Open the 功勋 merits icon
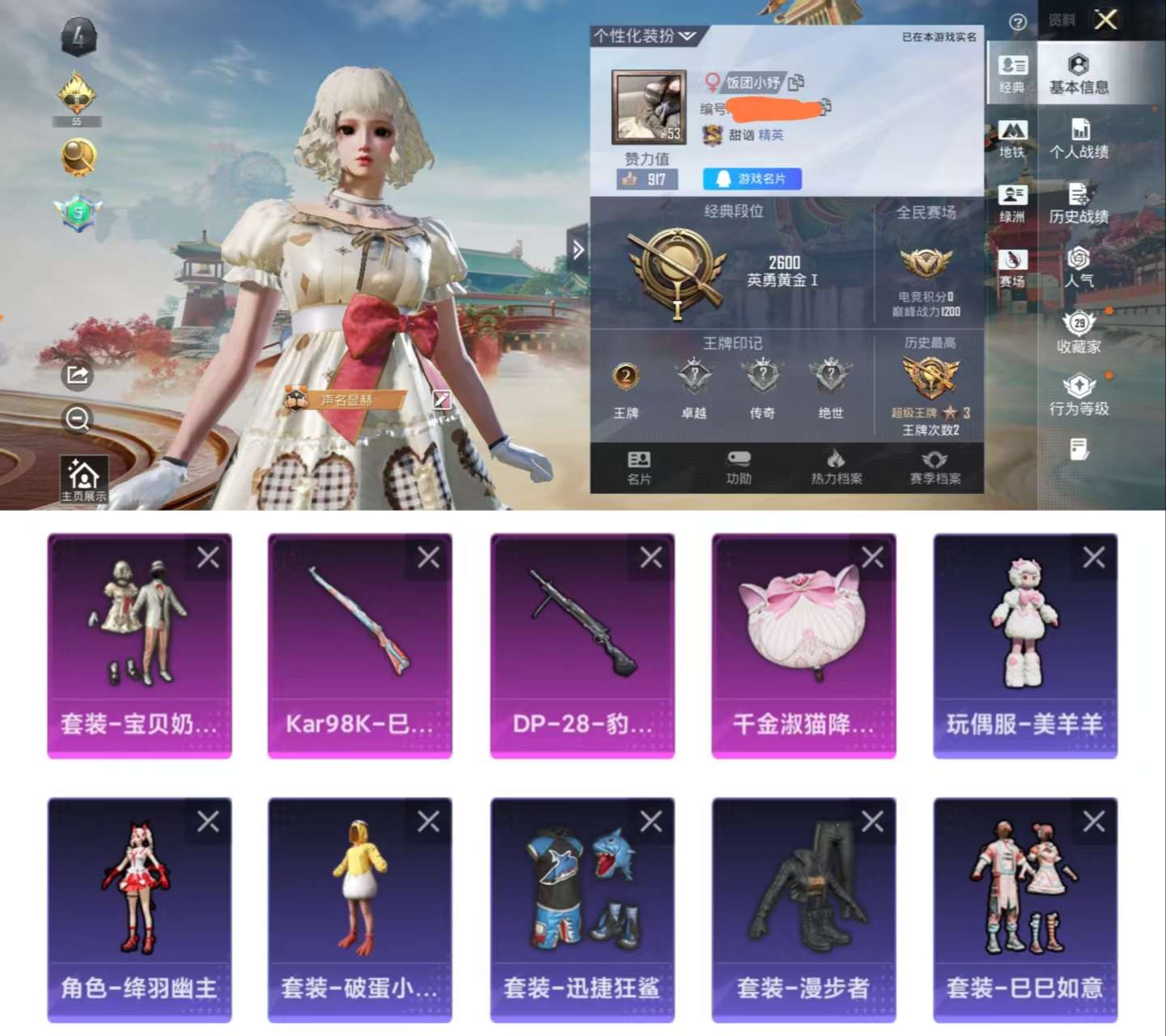 739,468
